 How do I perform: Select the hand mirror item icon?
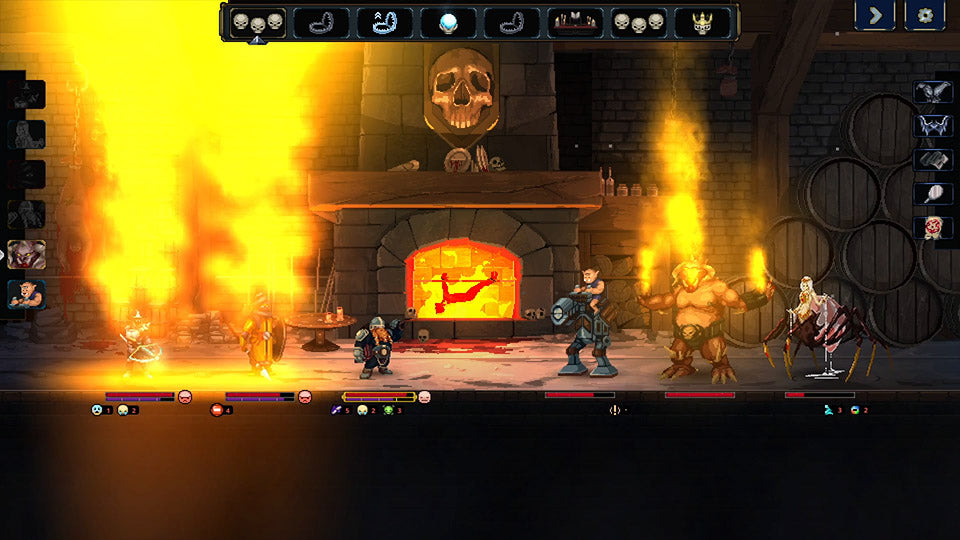tap(932, 194)
